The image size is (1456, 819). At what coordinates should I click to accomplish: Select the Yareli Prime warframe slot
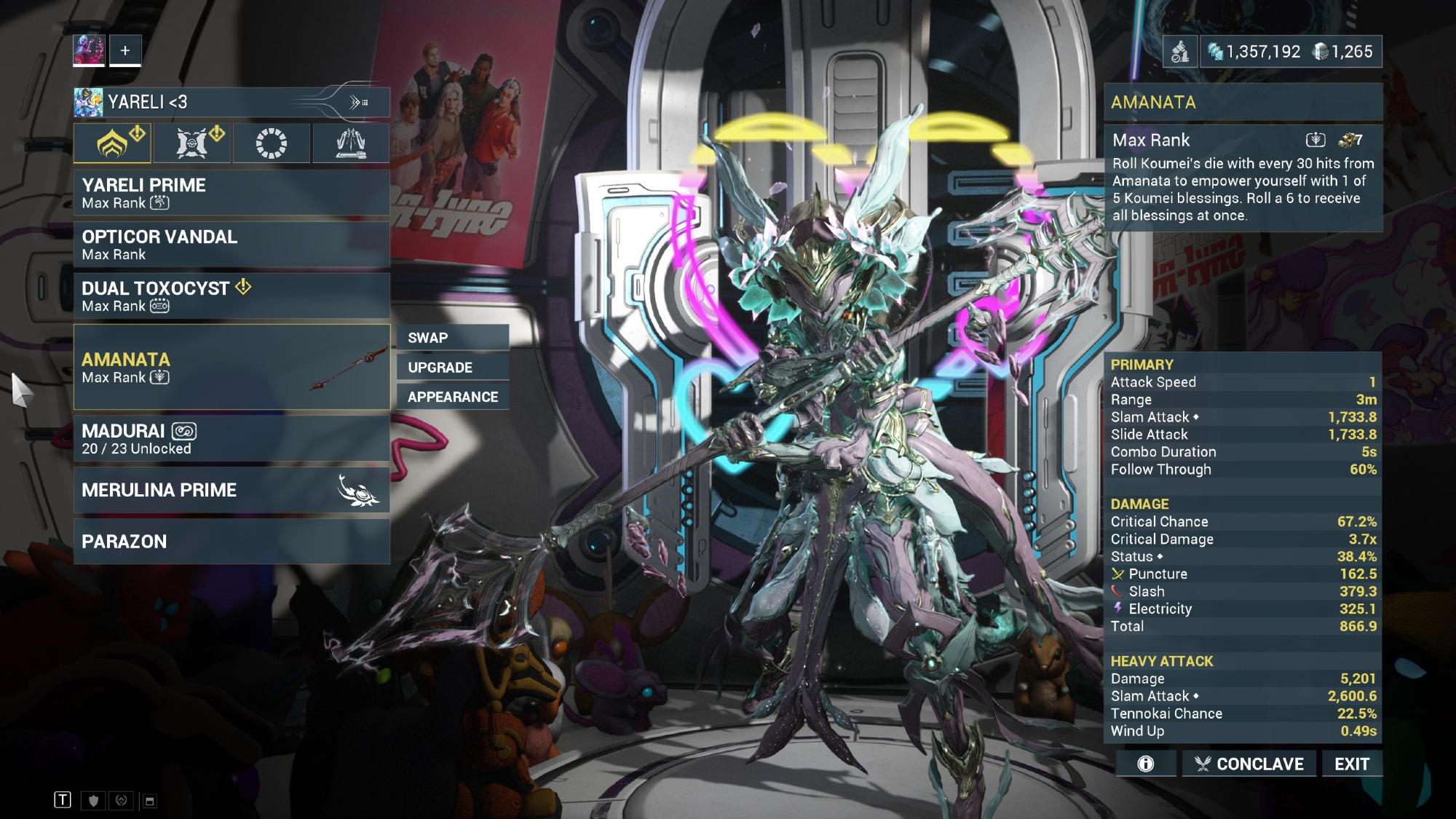232,193
